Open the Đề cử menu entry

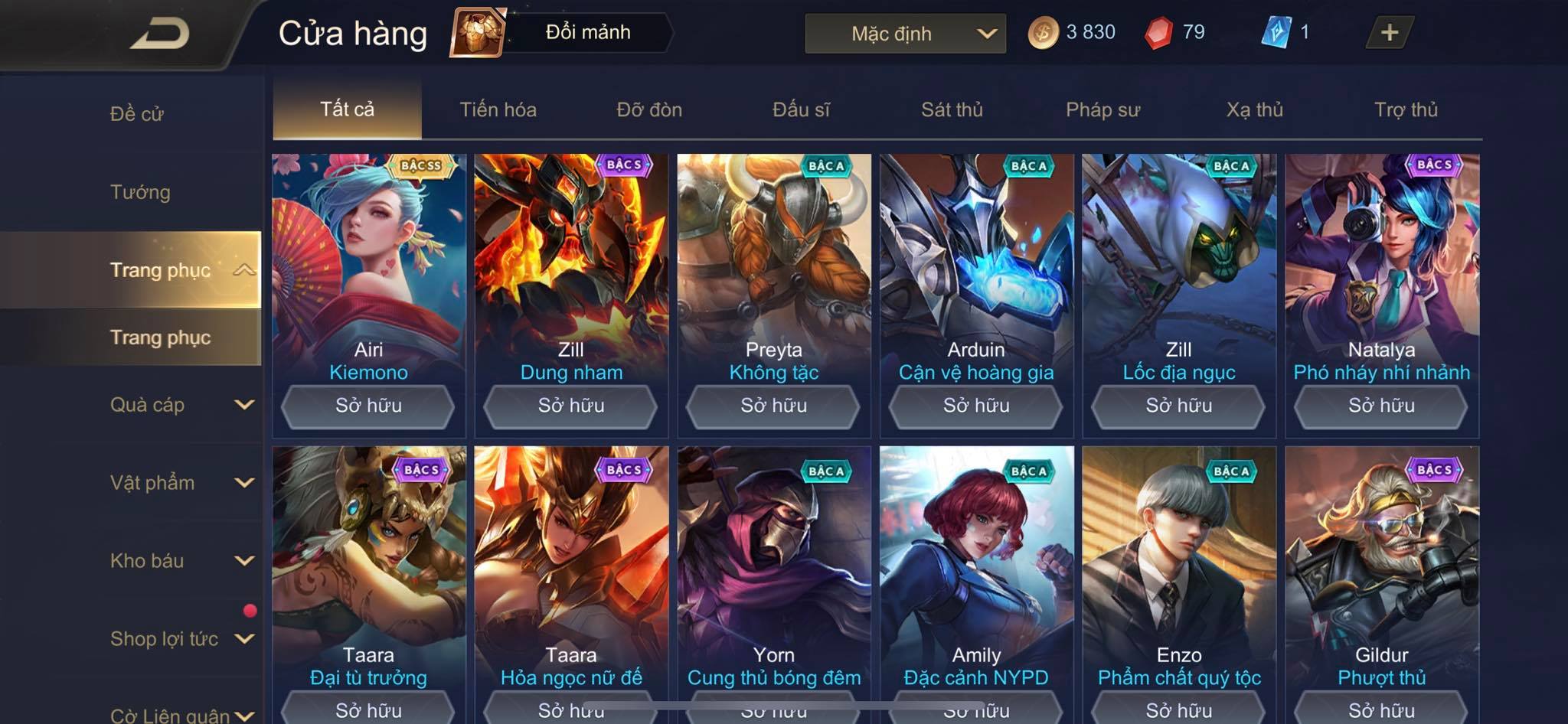[x=137, y=114]
